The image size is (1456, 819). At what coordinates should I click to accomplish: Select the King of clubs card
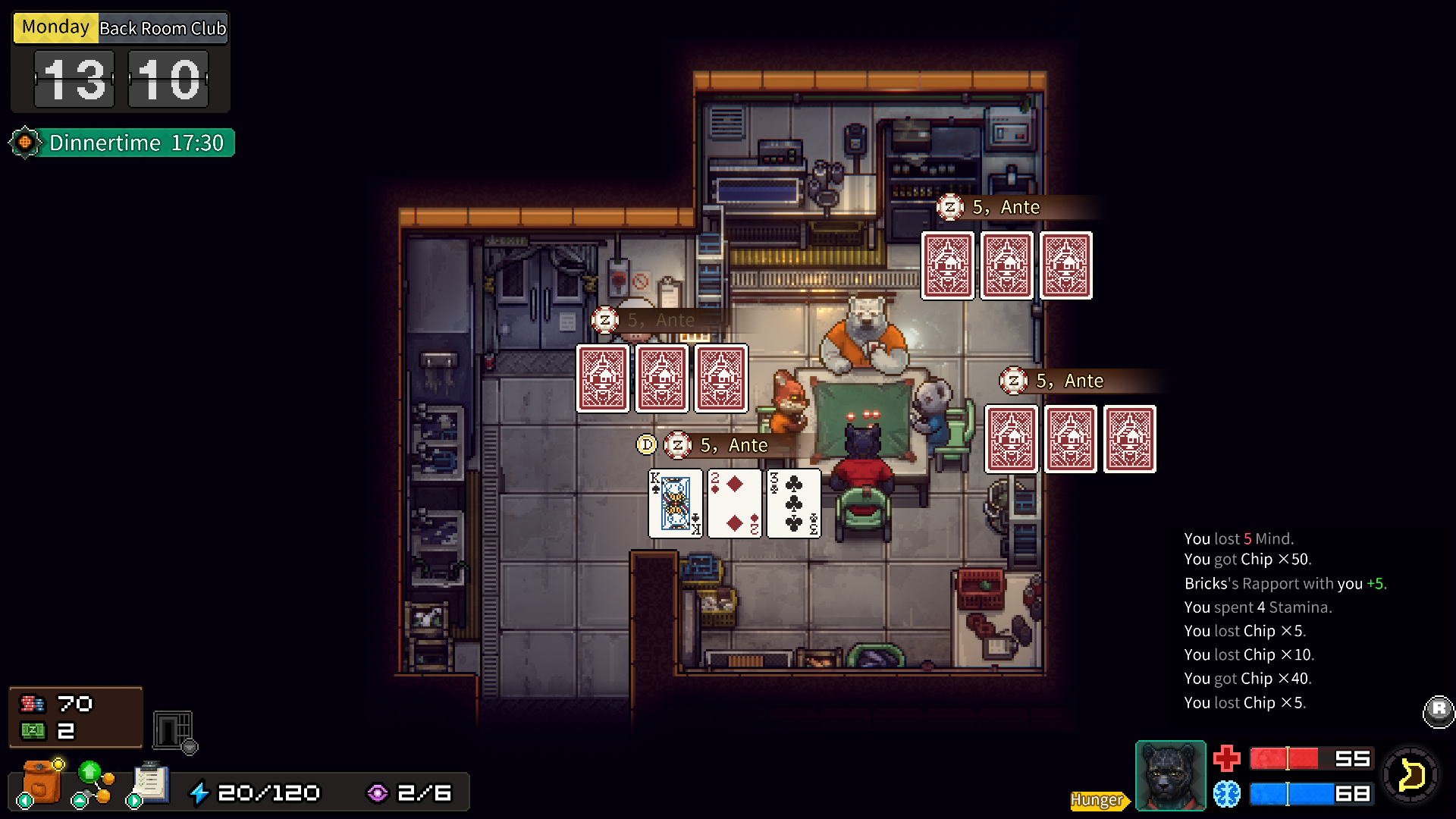click(x=676, y=504)
